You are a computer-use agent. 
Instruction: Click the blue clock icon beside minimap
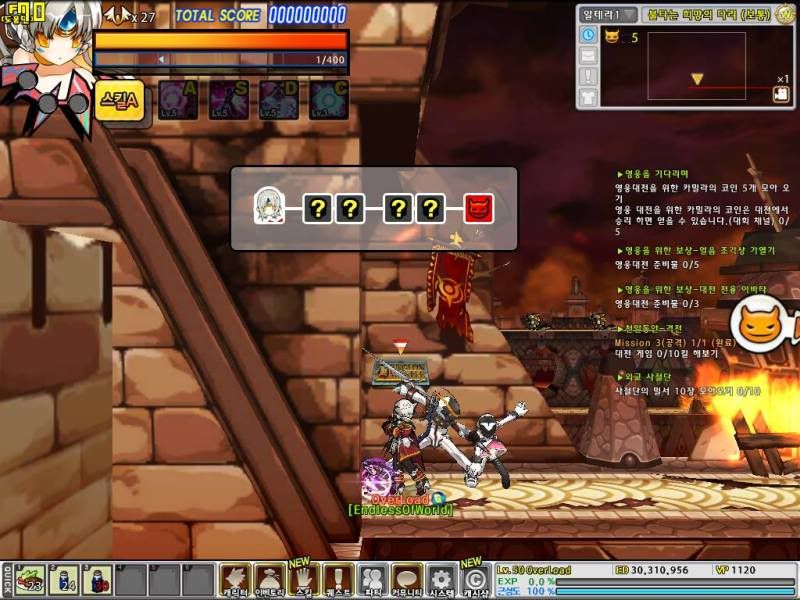(588, 35)
